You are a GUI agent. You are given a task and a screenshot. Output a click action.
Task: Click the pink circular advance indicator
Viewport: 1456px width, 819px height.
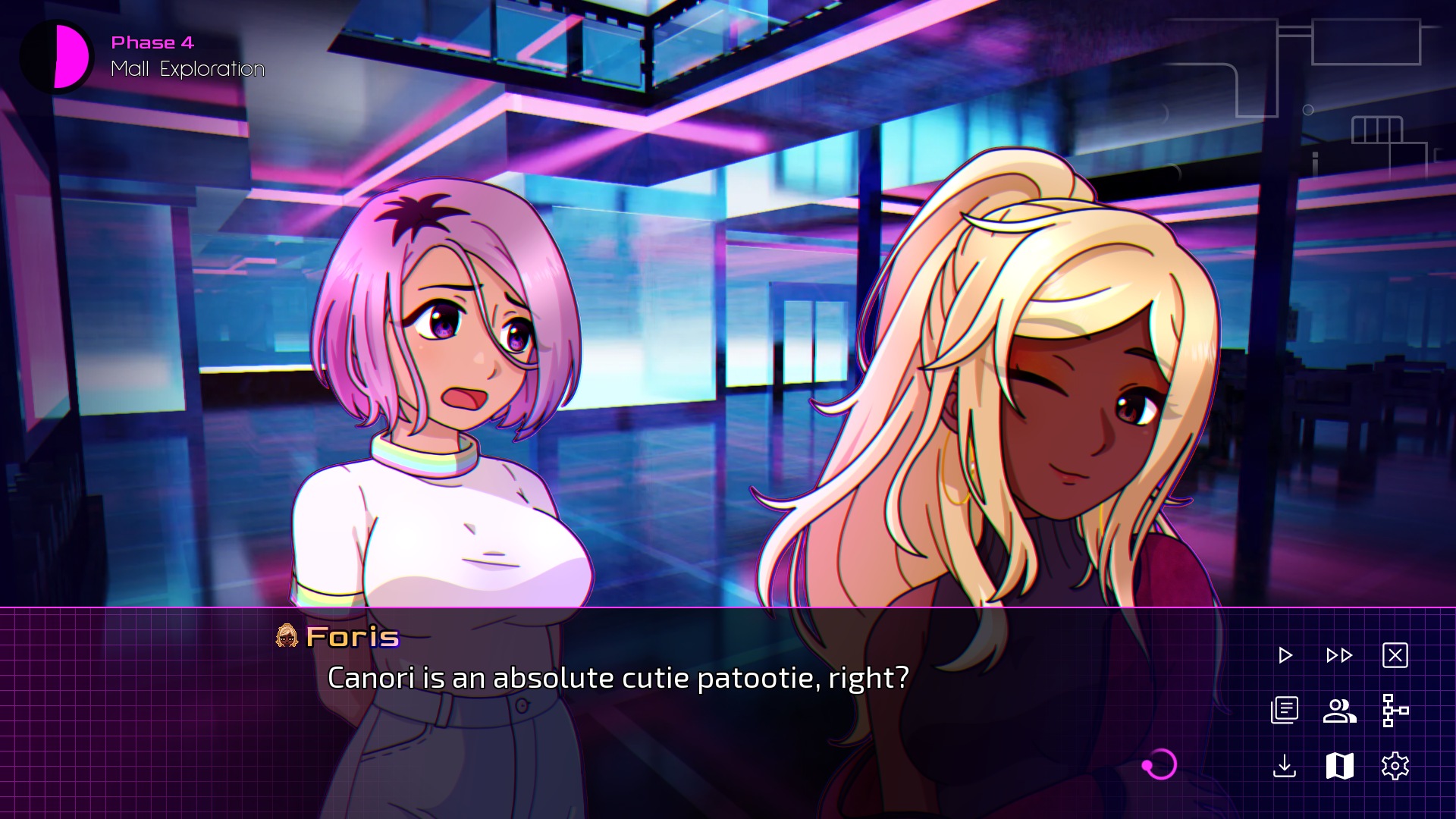[1159, 764]
